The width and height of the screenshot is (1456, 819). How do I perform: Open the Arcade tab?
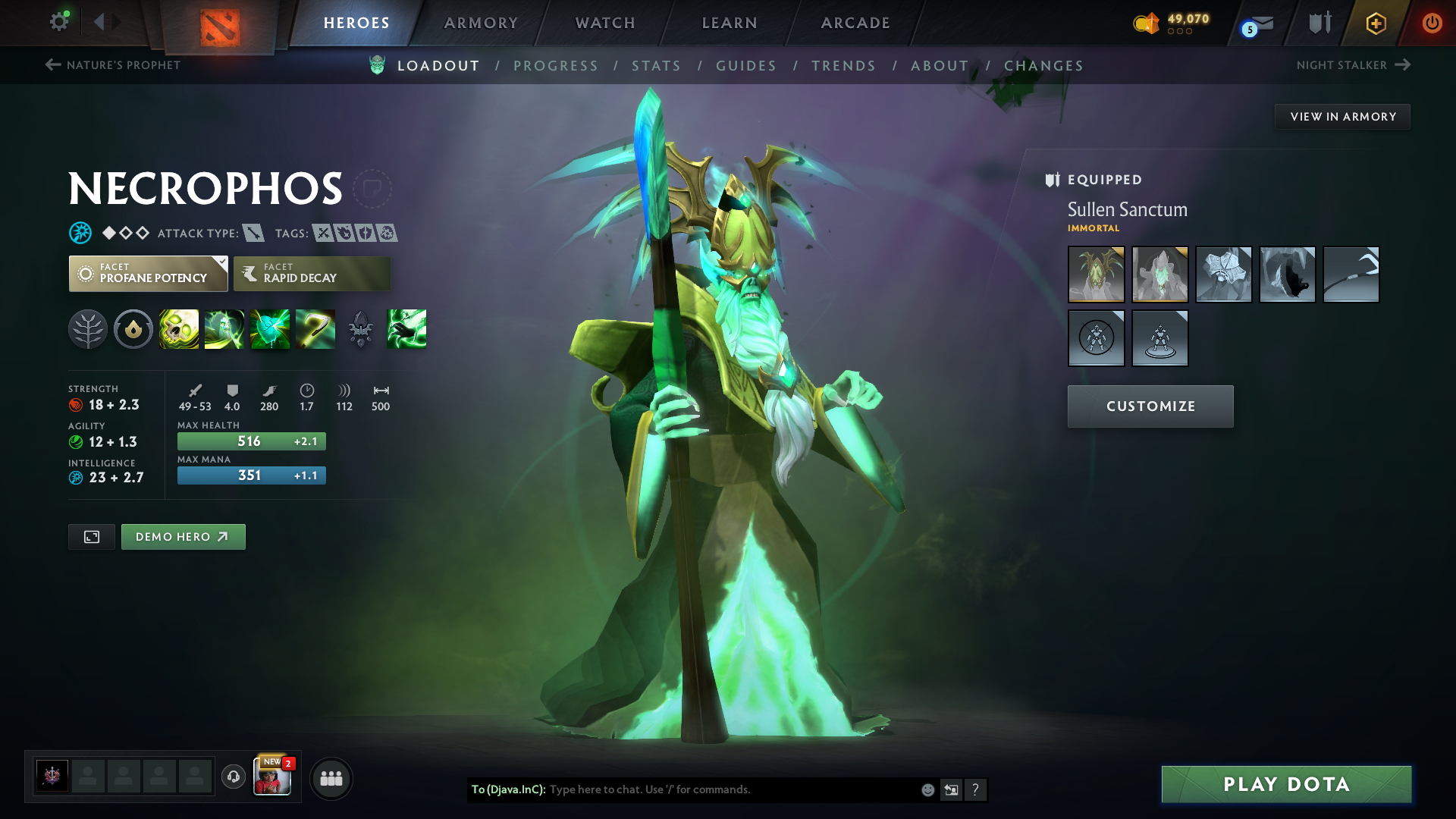coord(855,23)
